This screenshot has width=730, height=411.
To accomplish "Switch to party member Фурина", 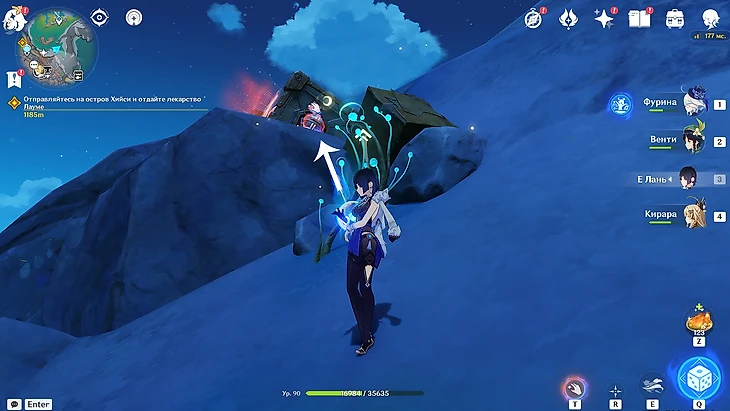I will coord(693,102).
